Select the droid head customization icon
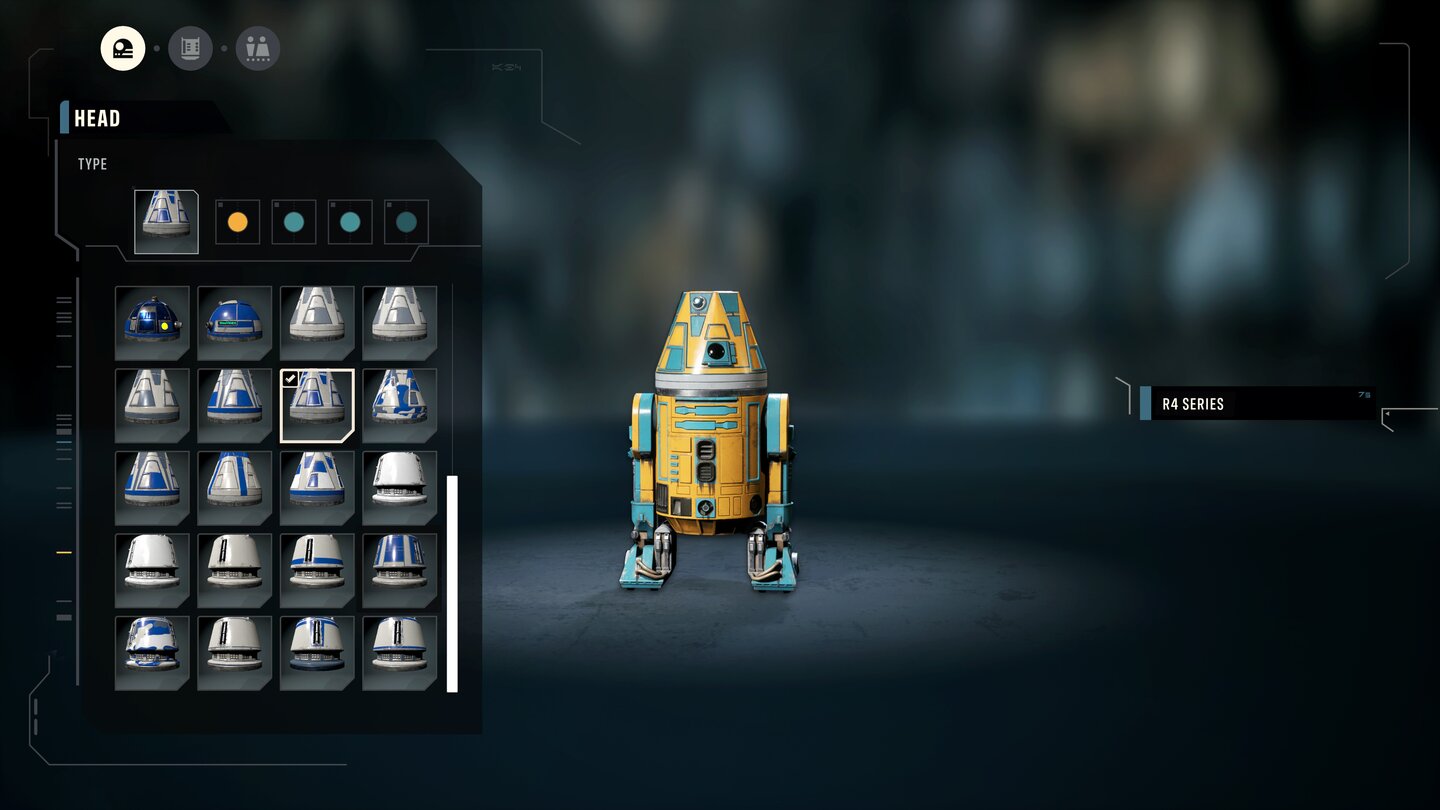Screen dimensions: 1440x810 tap(124, 47)
